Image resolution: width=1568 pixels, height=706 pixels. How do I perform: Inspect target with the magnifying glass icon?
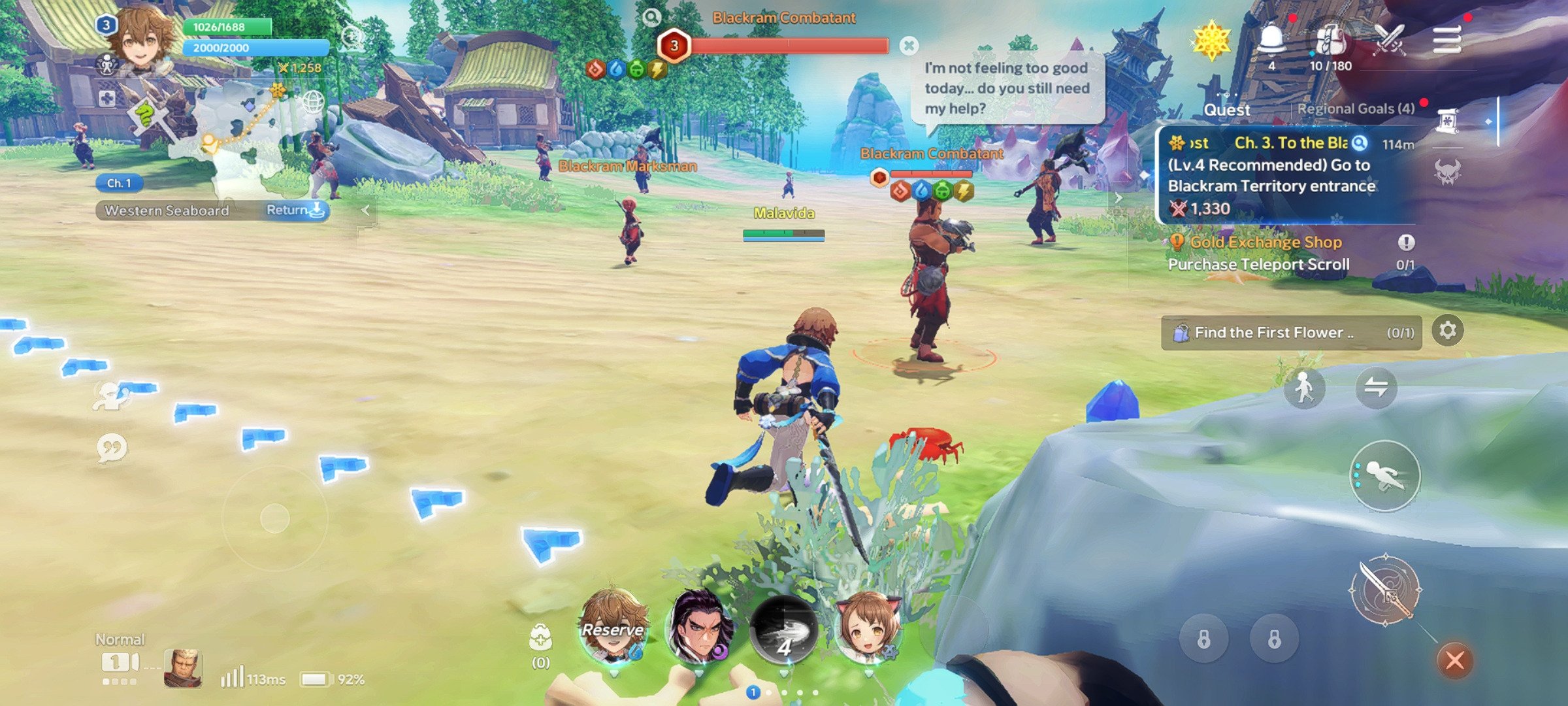coord(651,18)
